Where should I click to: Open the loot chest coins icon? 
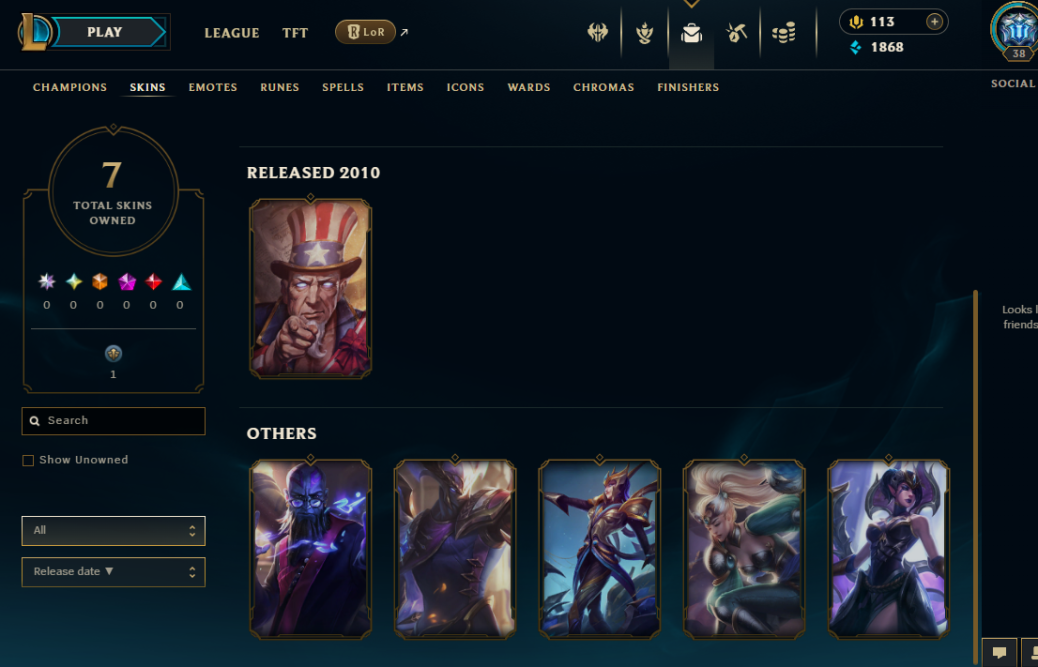(x=784, y=33)
